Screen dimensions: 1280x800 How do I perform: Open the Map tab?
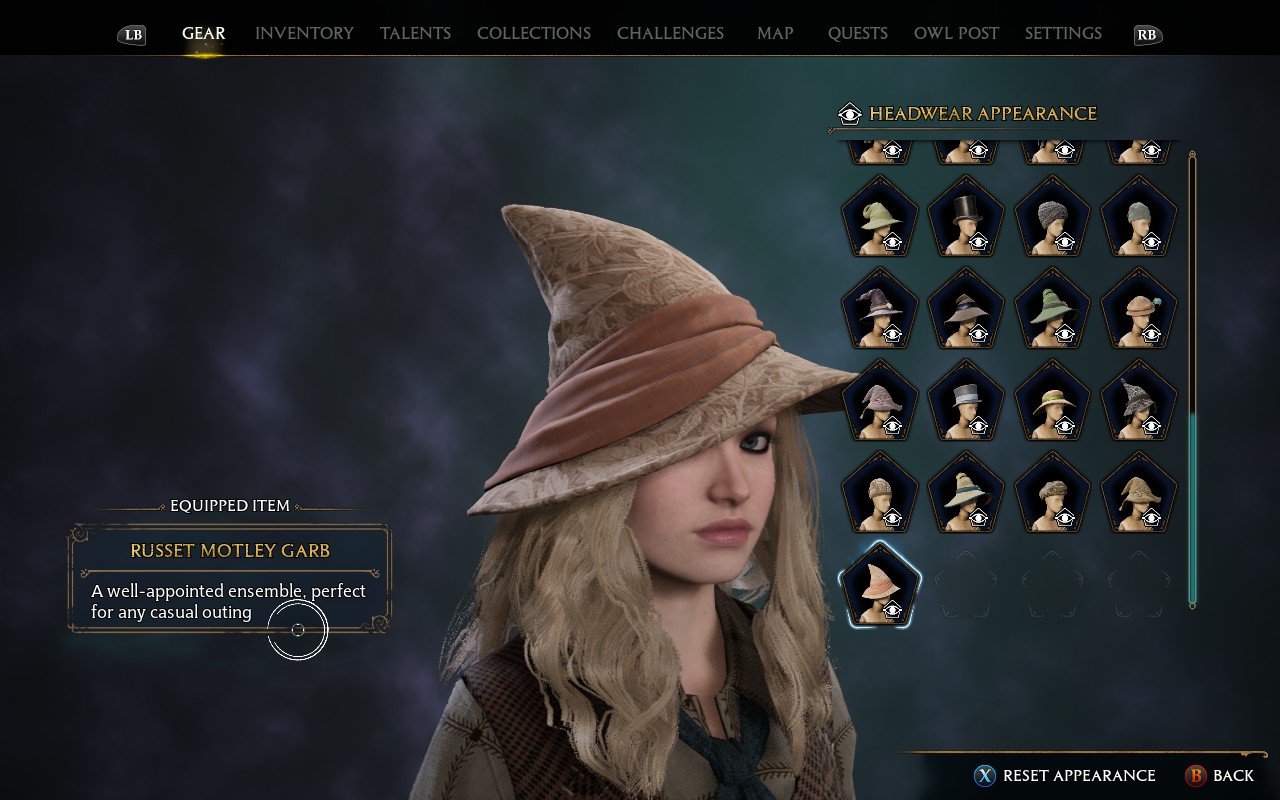tap(775, 33)
